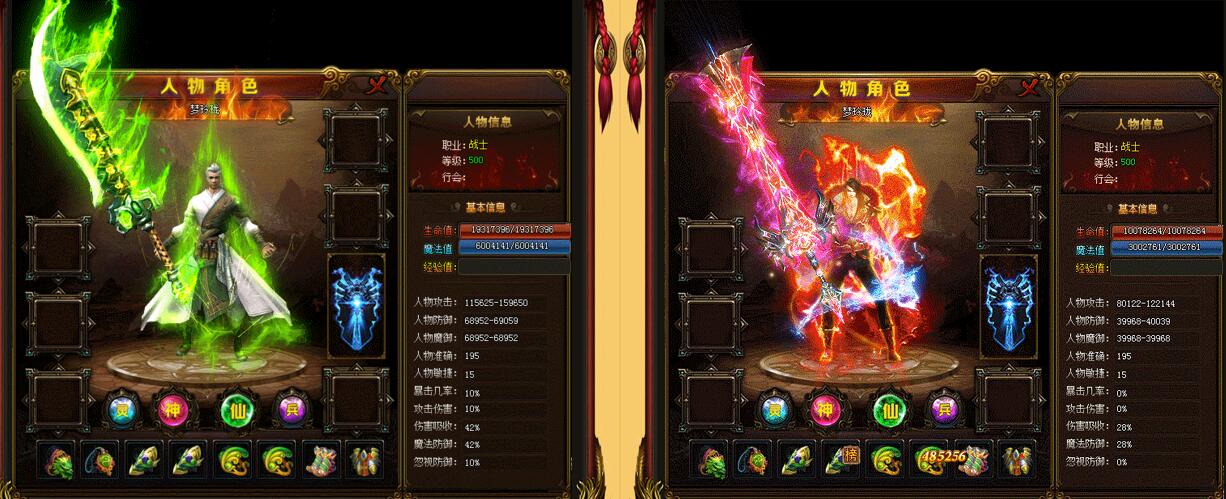Open the 神 orb under the green-aura warrior
The height and width of the screenshot is (499, 1226).
coord(170,407)
